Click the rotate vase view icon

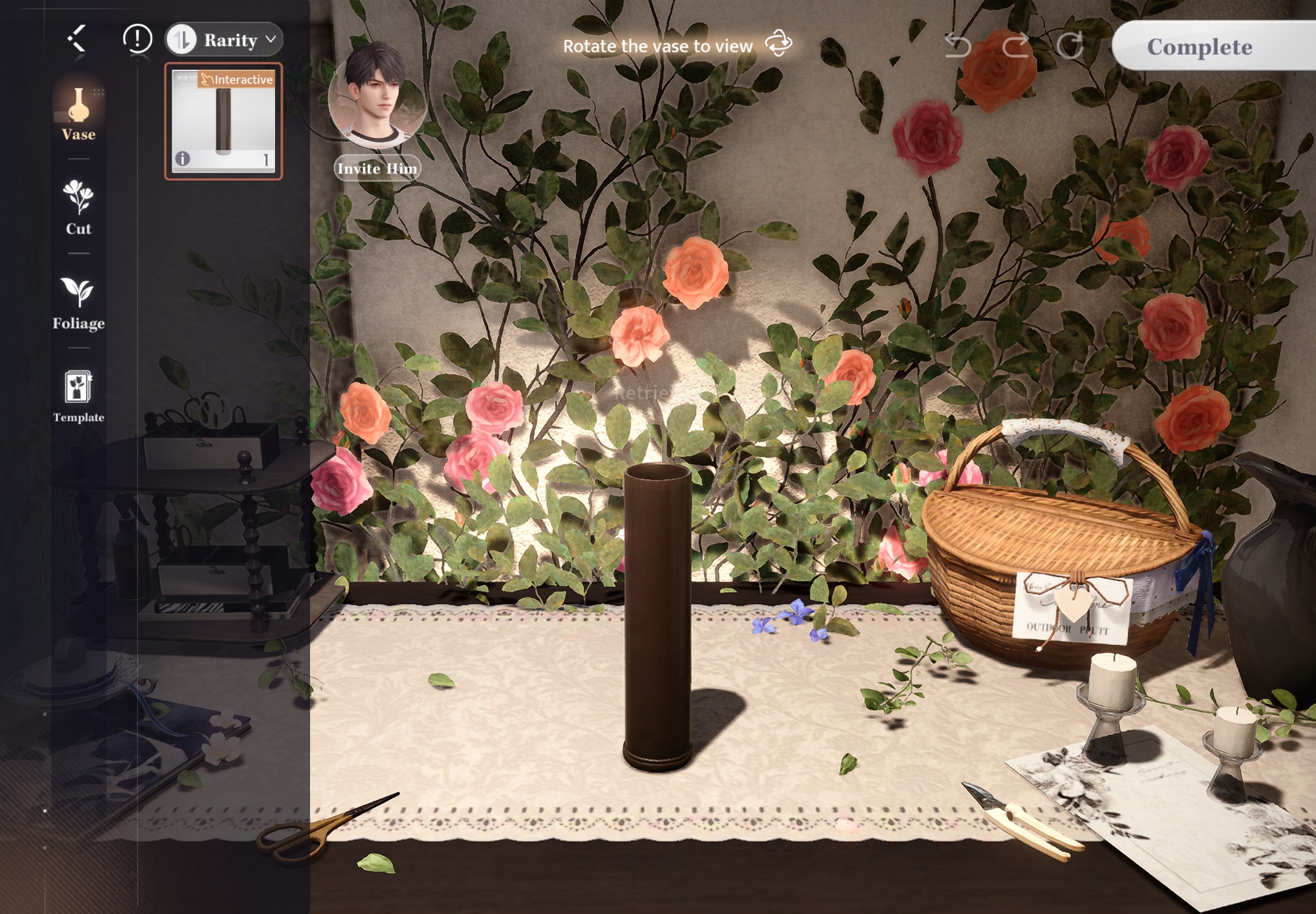pos(779,44)
